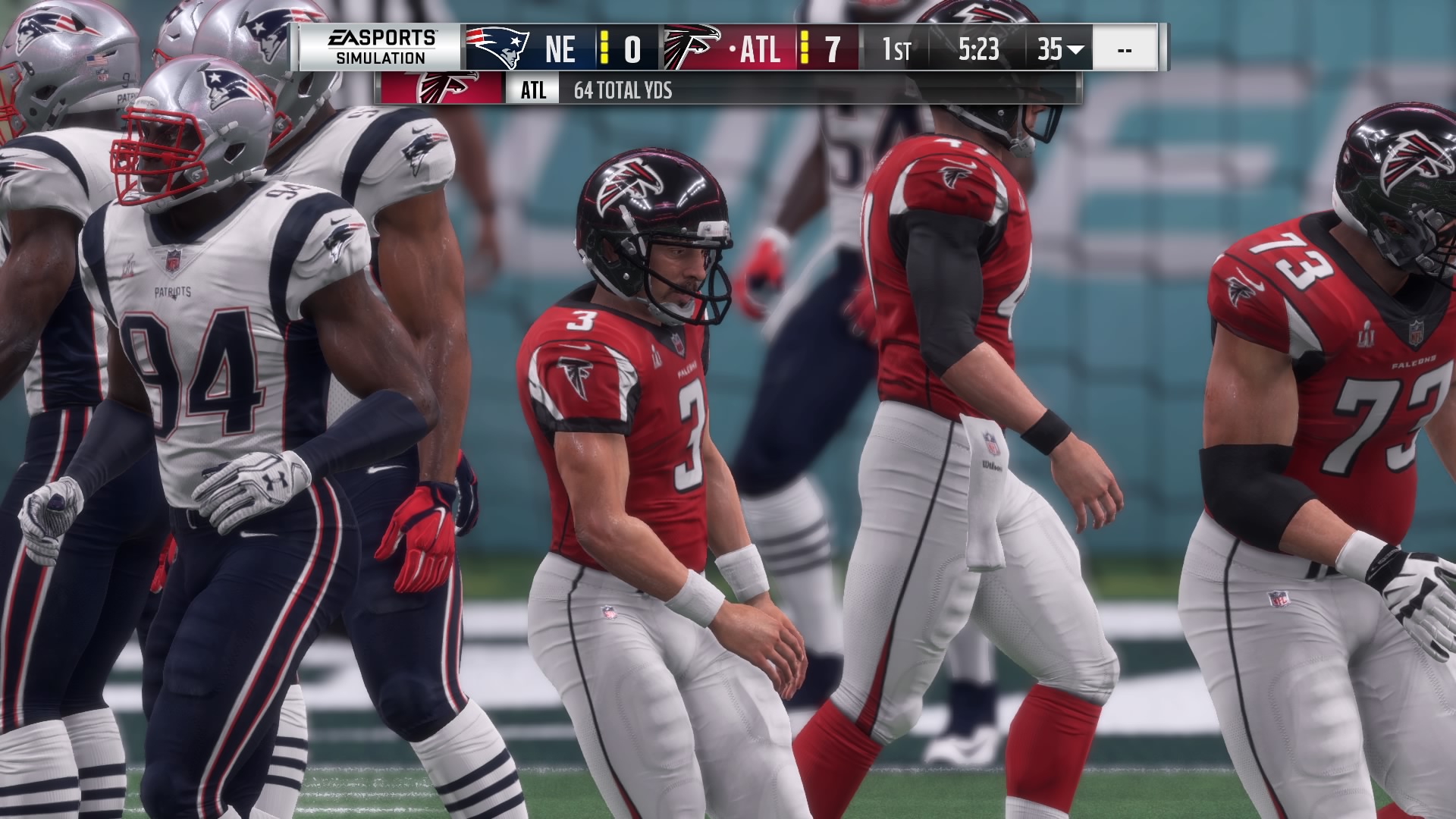Select the Falcons team logo in scoreboard
This screenshot has width=1456, height=819.
pos(690,47)
